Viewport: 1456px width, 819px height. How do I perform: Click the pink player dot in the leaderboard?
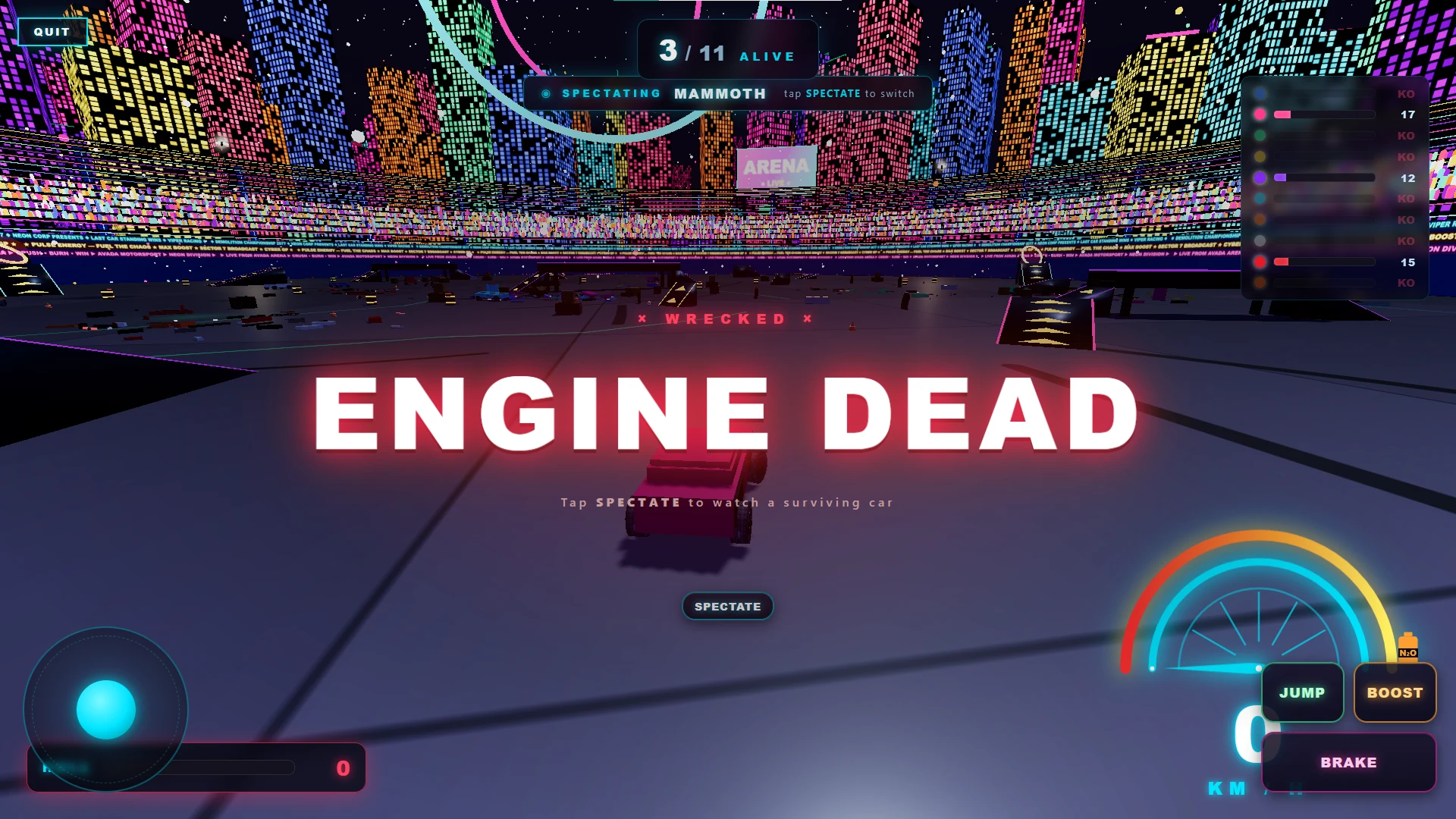[1260, 114]
